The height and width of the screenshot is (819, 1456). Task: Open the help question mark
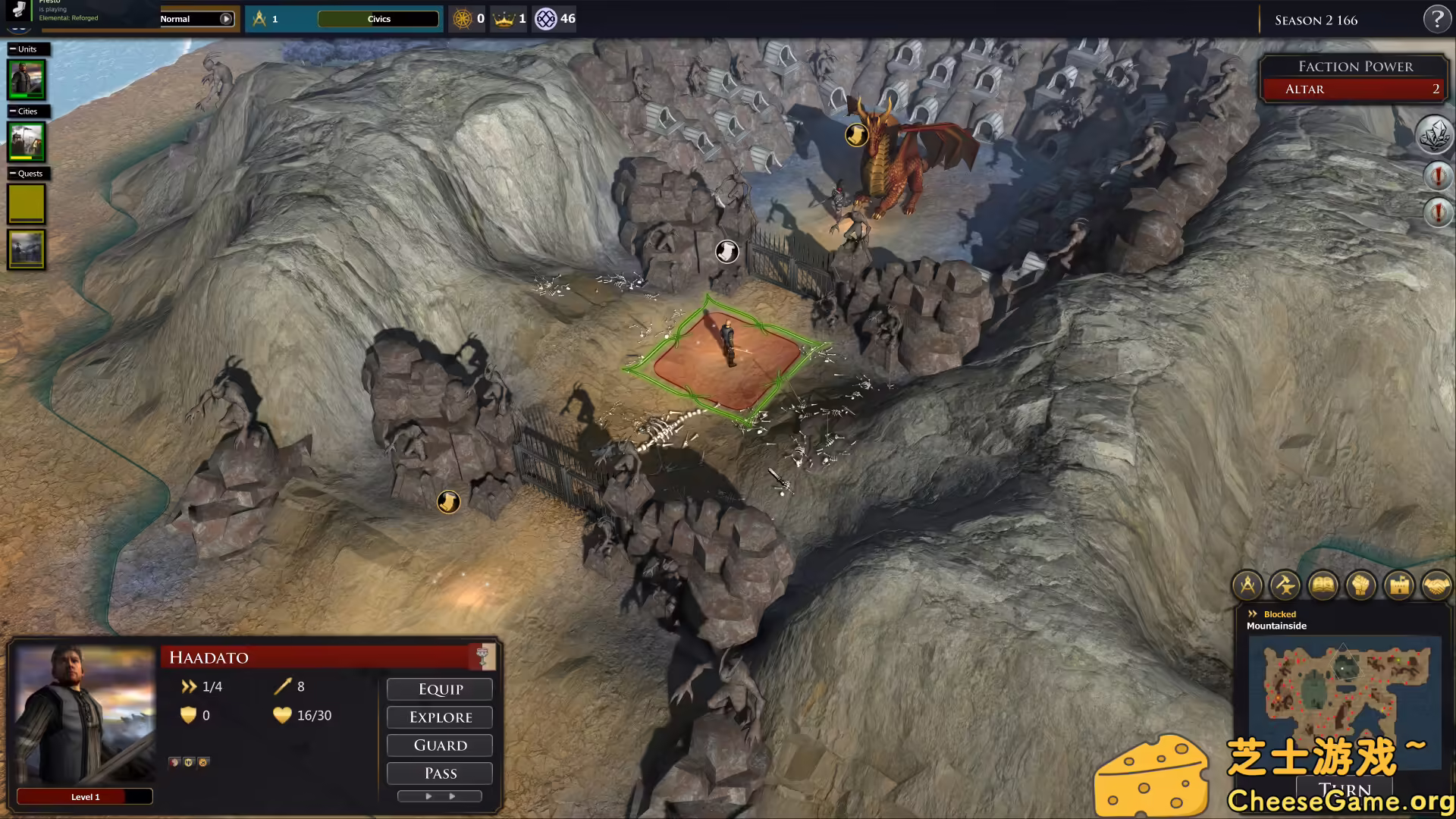1436,20
